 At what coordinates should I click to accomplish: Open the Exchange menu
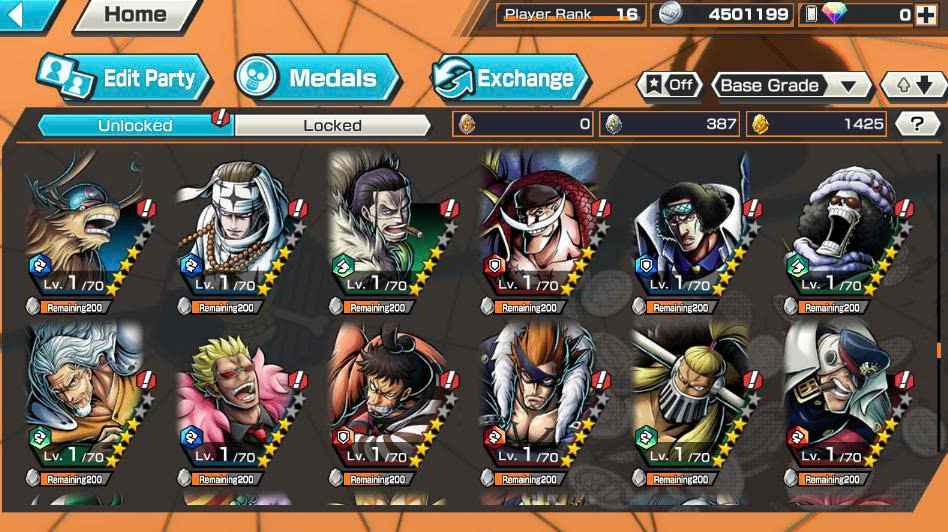[x=510, y=78]
